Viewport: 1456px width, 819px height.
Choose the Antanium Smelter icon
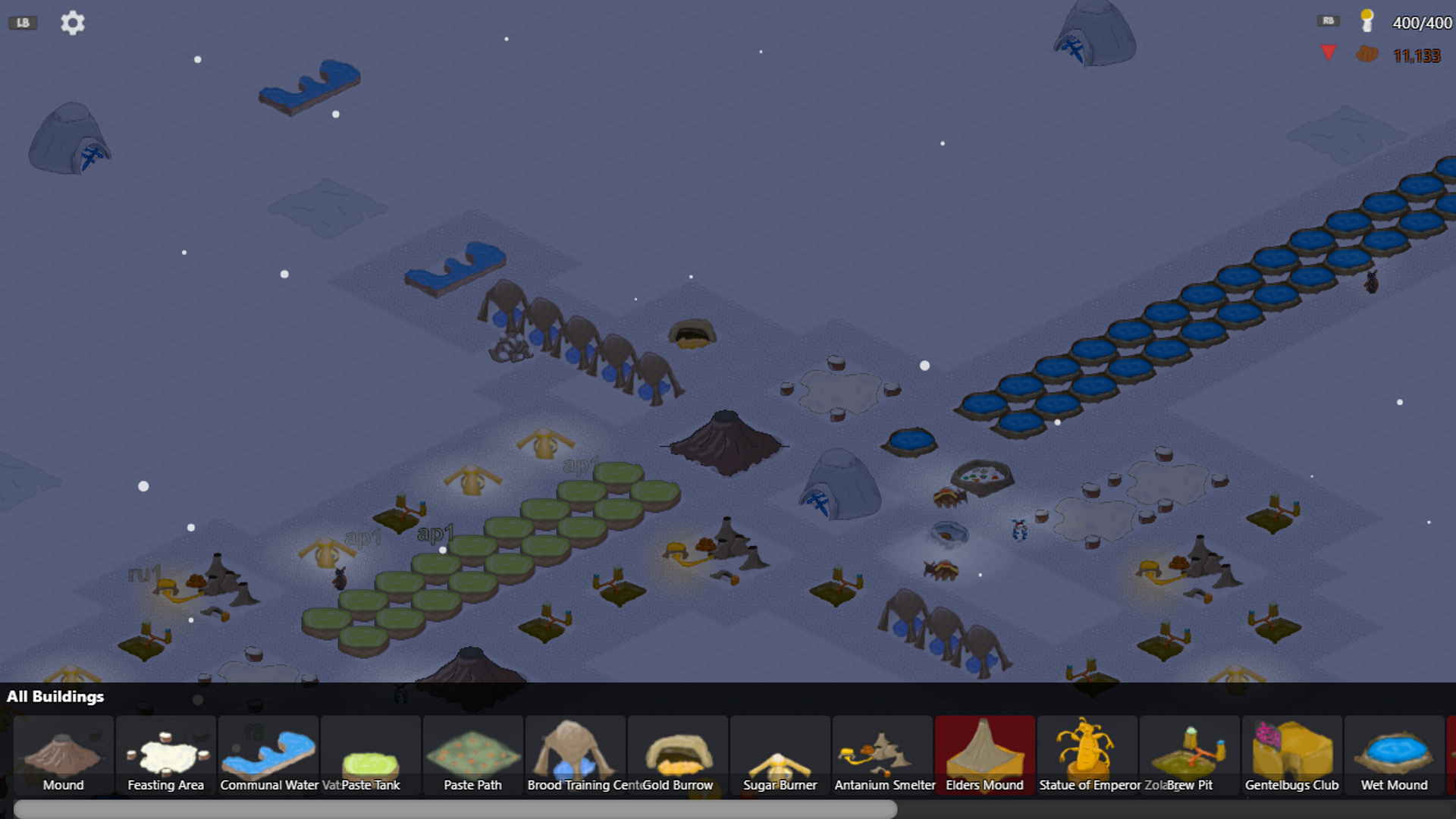(x=883, y=756)
